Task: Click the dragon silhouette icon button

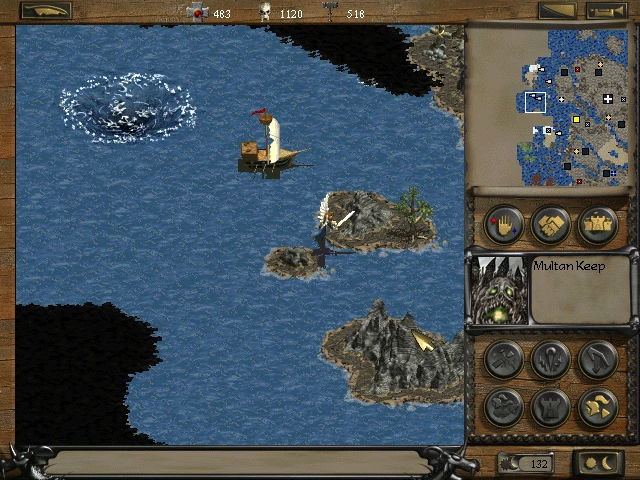Action: point(503,407)
